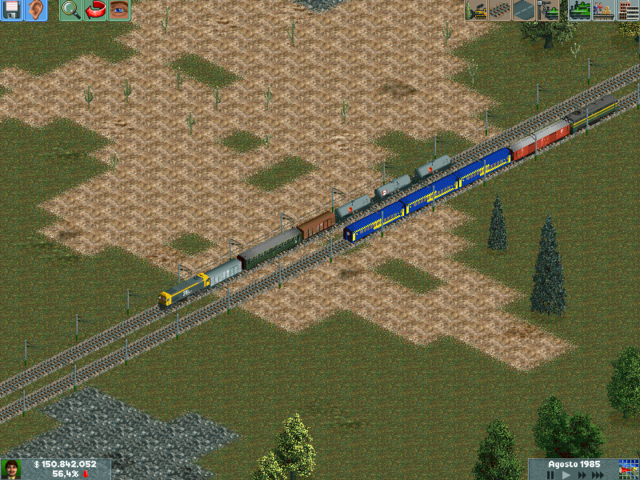Open the eye view options menu

point(119,11)
